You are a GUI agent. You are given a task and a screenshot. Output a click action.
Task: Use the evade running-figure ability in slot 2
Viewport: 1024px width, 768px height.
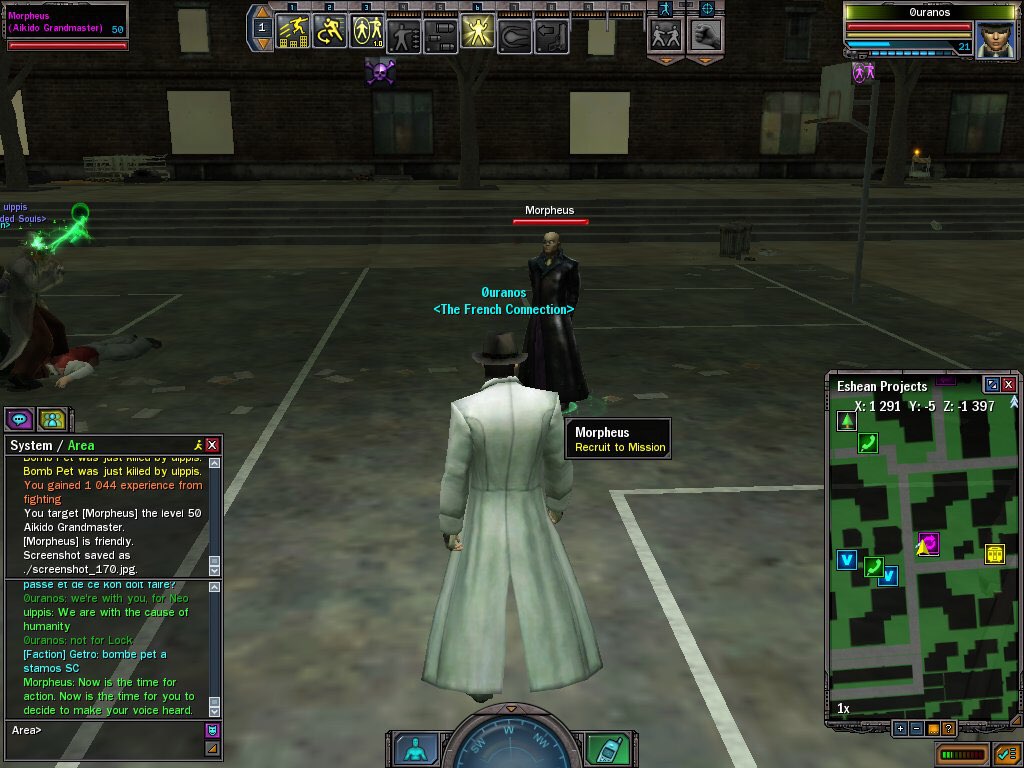pyautogui.click(x=330, y=33)
